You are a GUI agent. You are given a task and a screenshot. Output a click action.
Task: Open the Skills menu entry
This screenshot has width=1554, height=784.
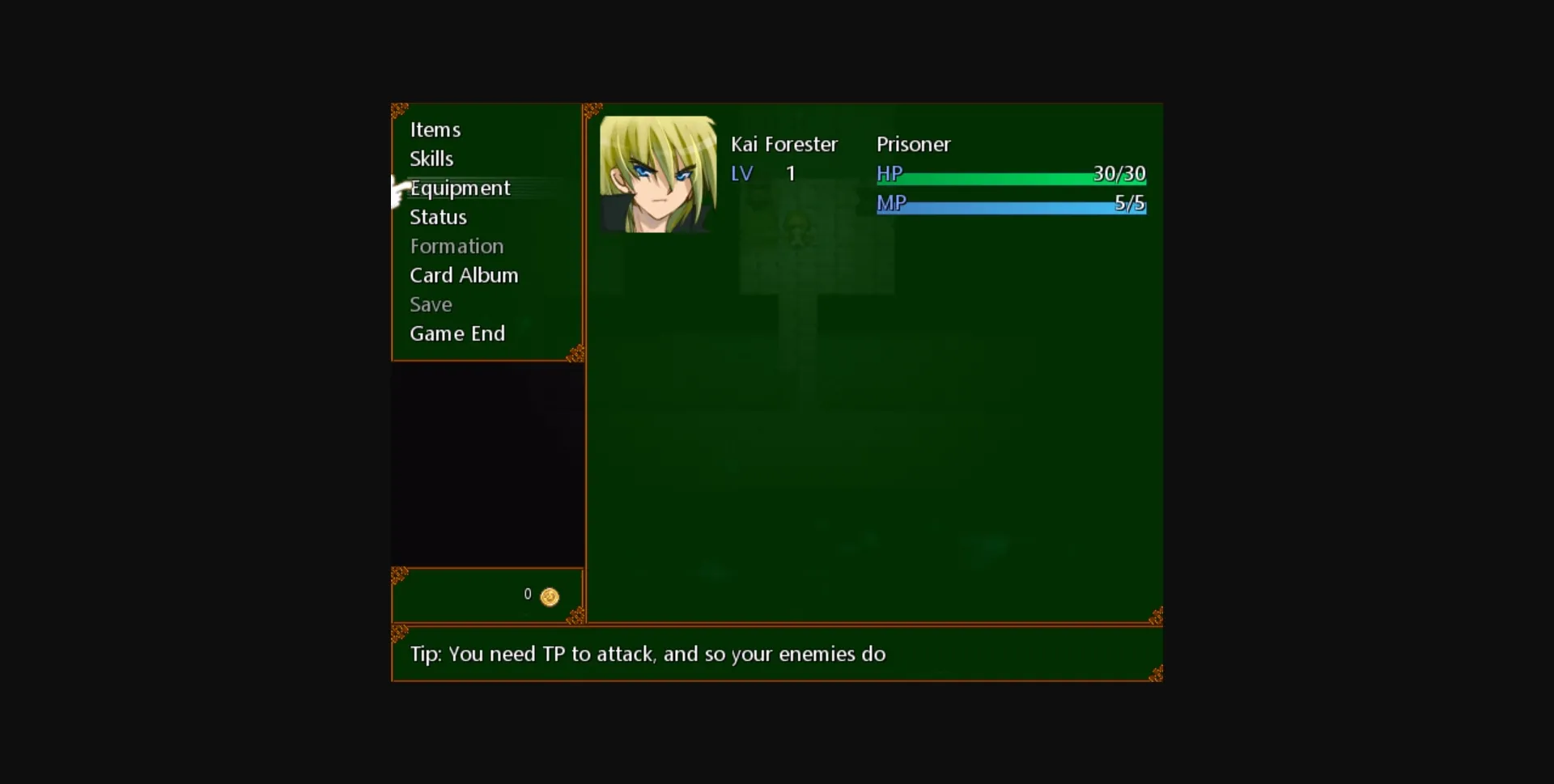tap(431, 159)
